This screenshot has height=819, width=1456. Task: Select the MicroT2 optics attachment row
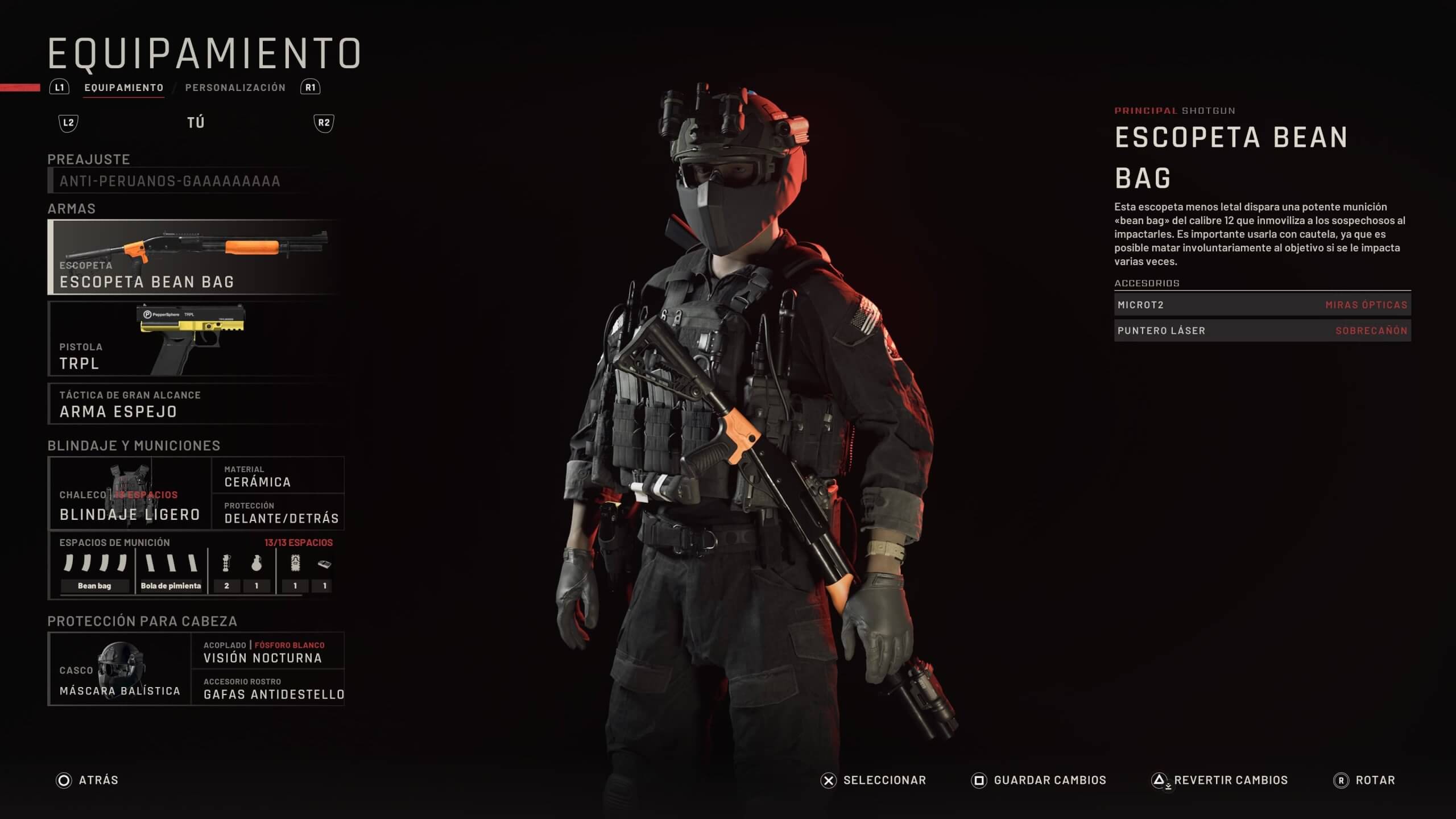1261,305
